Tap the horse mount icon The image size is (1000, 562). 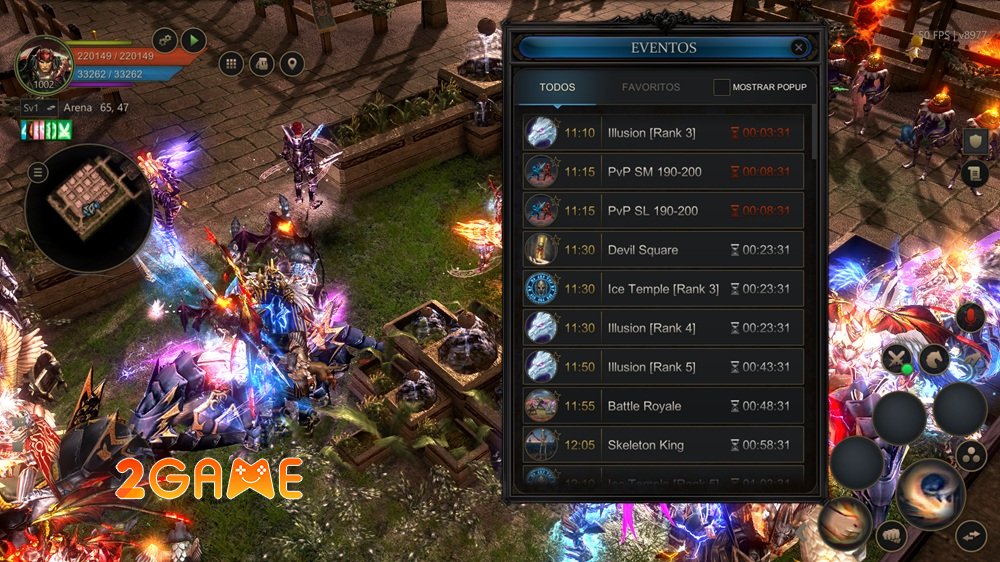[x=935, y=358]
